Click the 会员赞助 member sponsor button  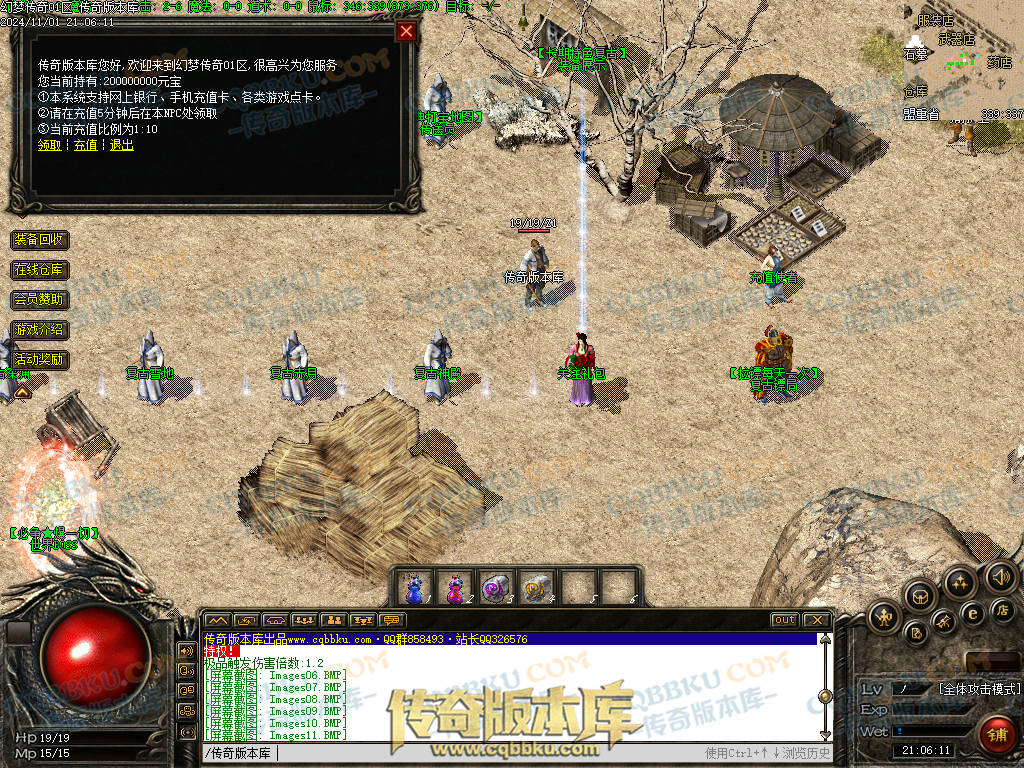[40, 299]
